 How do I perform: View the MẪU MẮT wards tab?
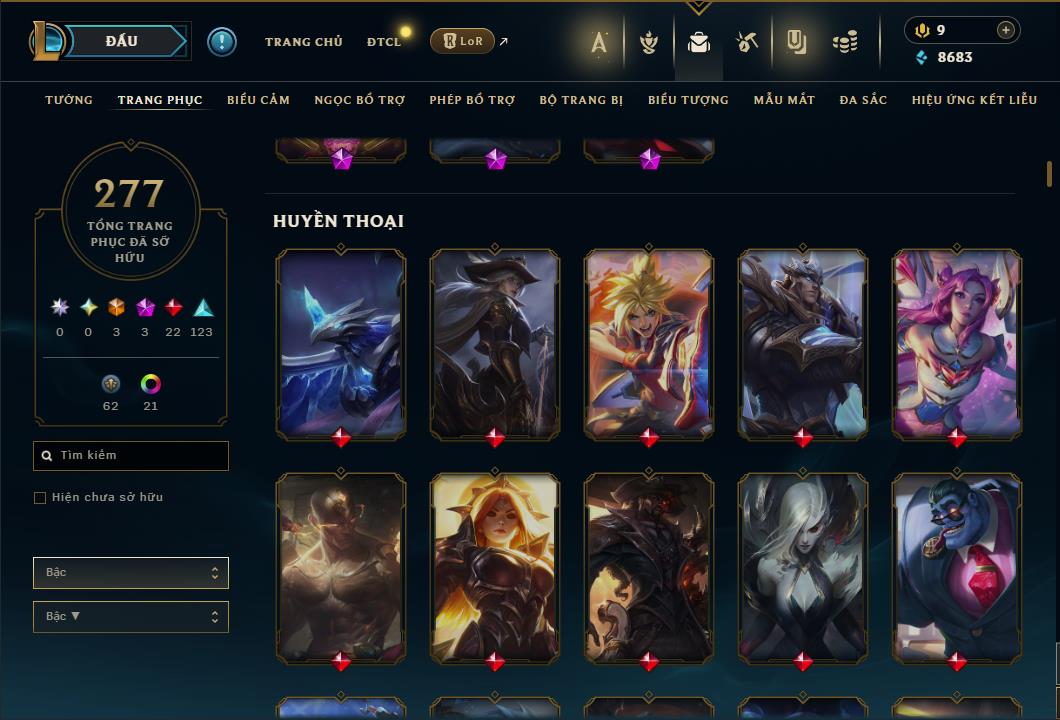pyautogui.click(x=784, y=100)
